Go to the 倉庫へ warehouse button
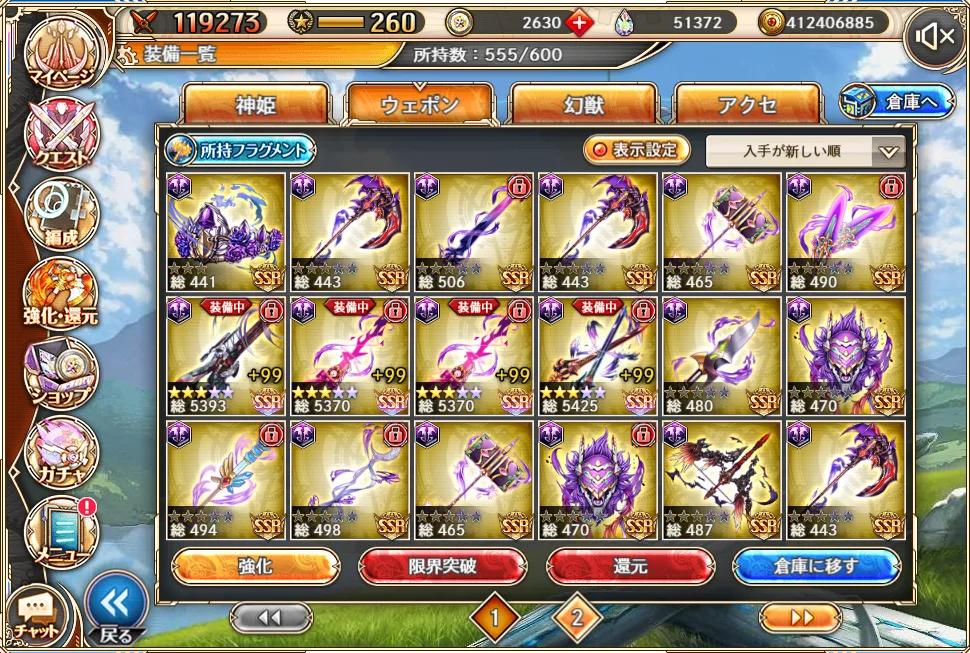This screenshot has height=653, width=970. 897,102
